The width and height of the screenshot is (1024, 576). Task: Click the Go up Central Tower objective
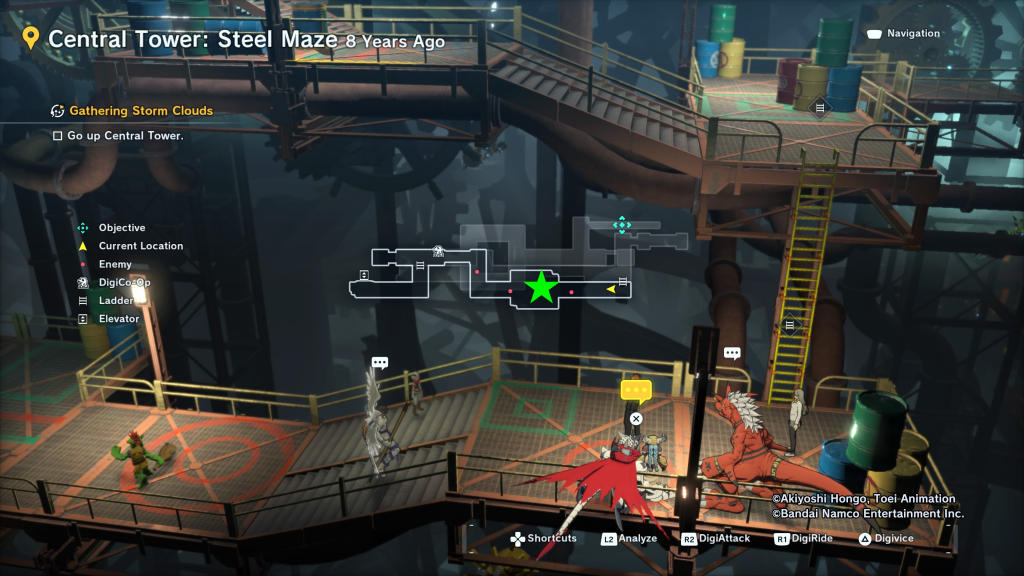point(125,135)
